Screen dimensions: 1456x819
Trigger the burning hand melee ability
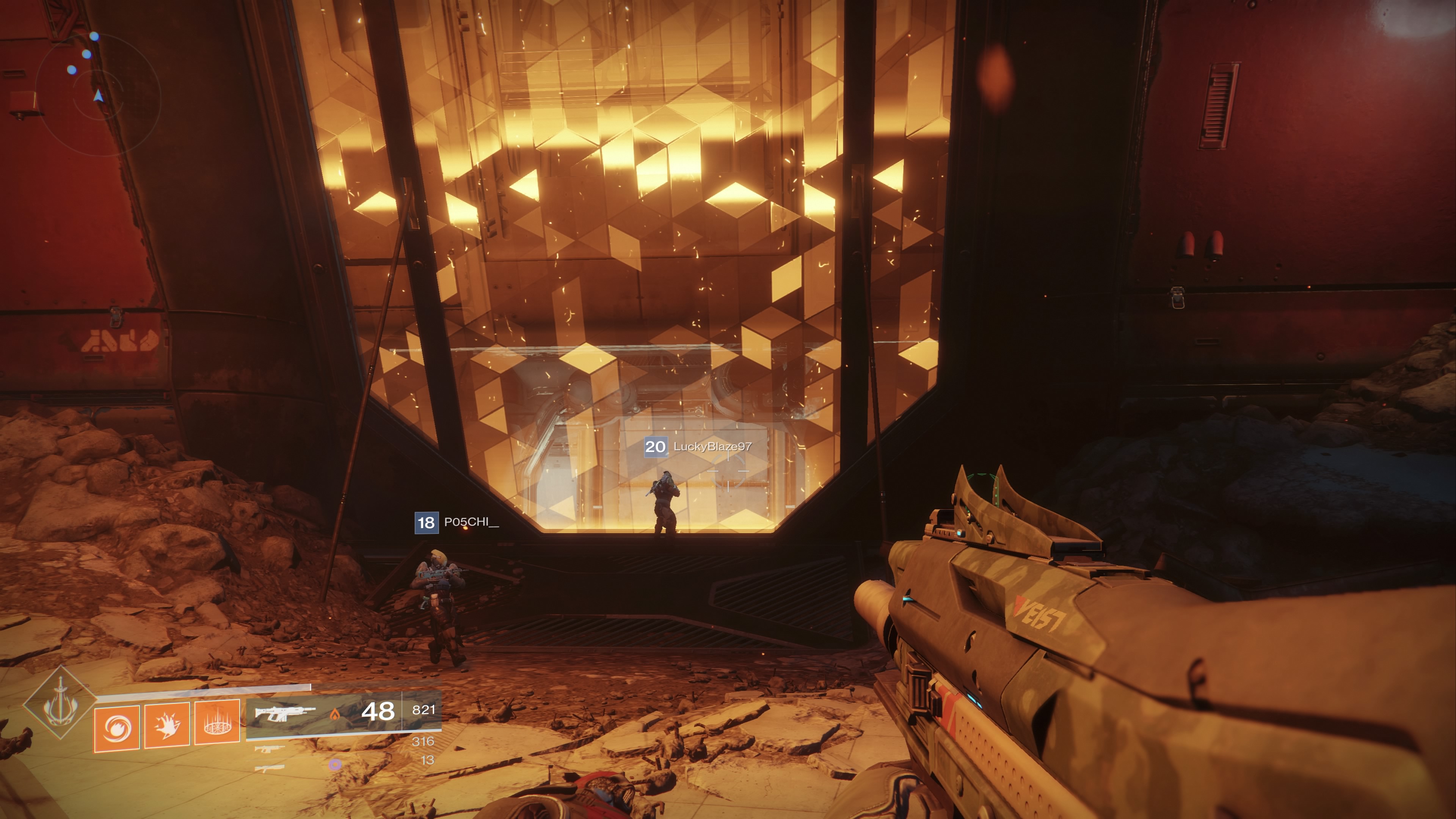(167, 725)
